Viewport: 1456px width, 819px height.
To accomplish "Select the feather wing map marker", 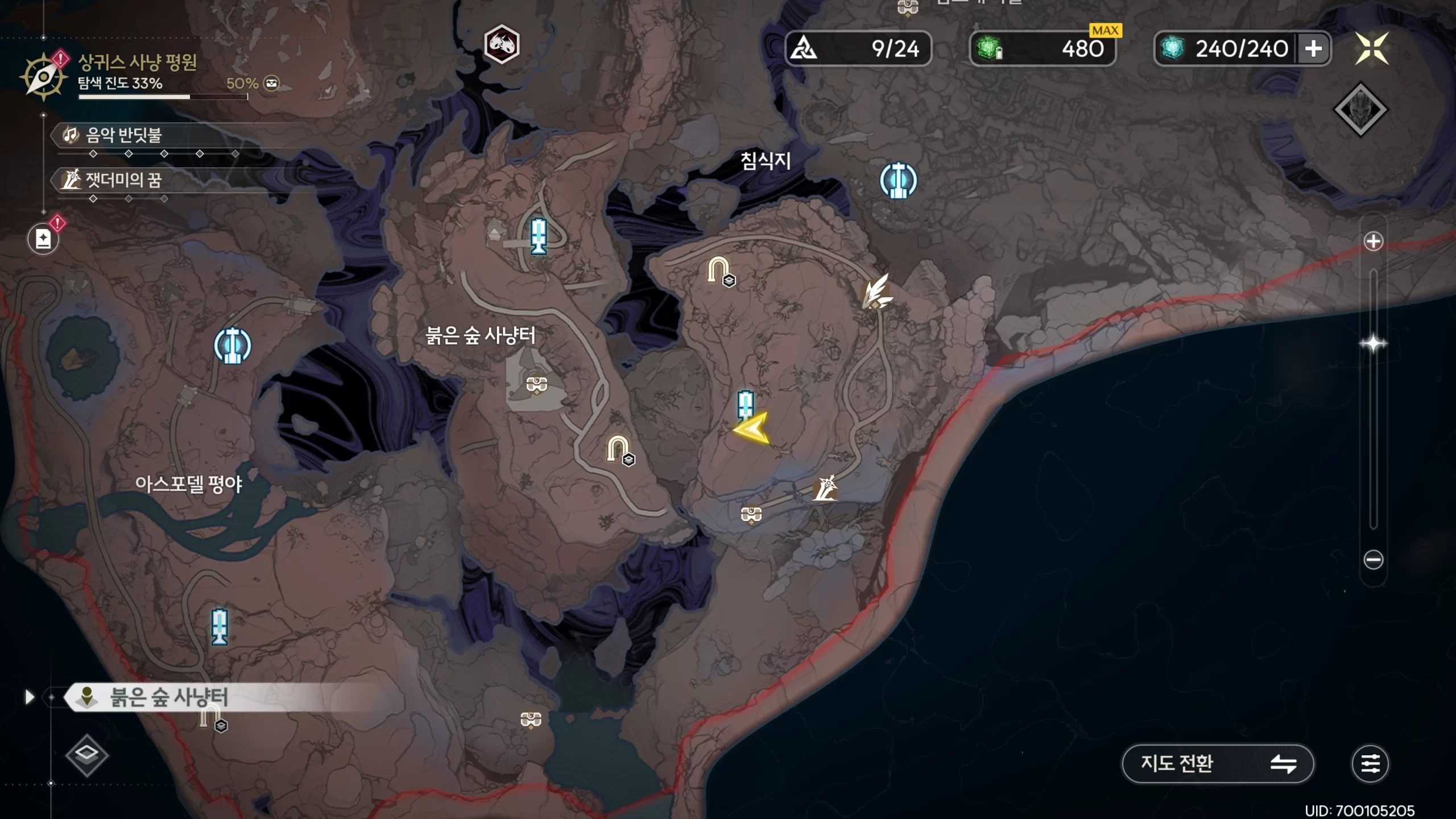I will point(876,292).
